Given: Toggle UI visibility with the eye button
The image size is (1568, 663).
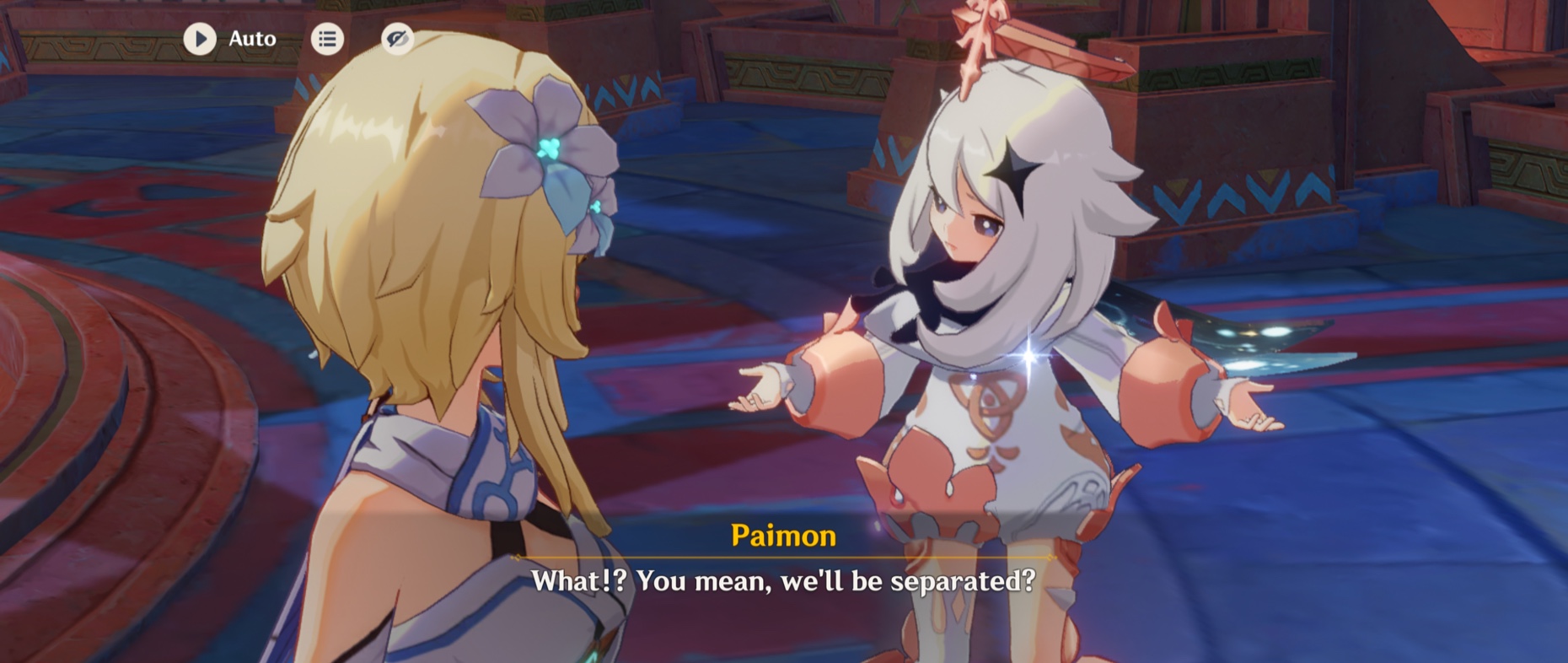Looking at the screenshot, I should [400, 39].
